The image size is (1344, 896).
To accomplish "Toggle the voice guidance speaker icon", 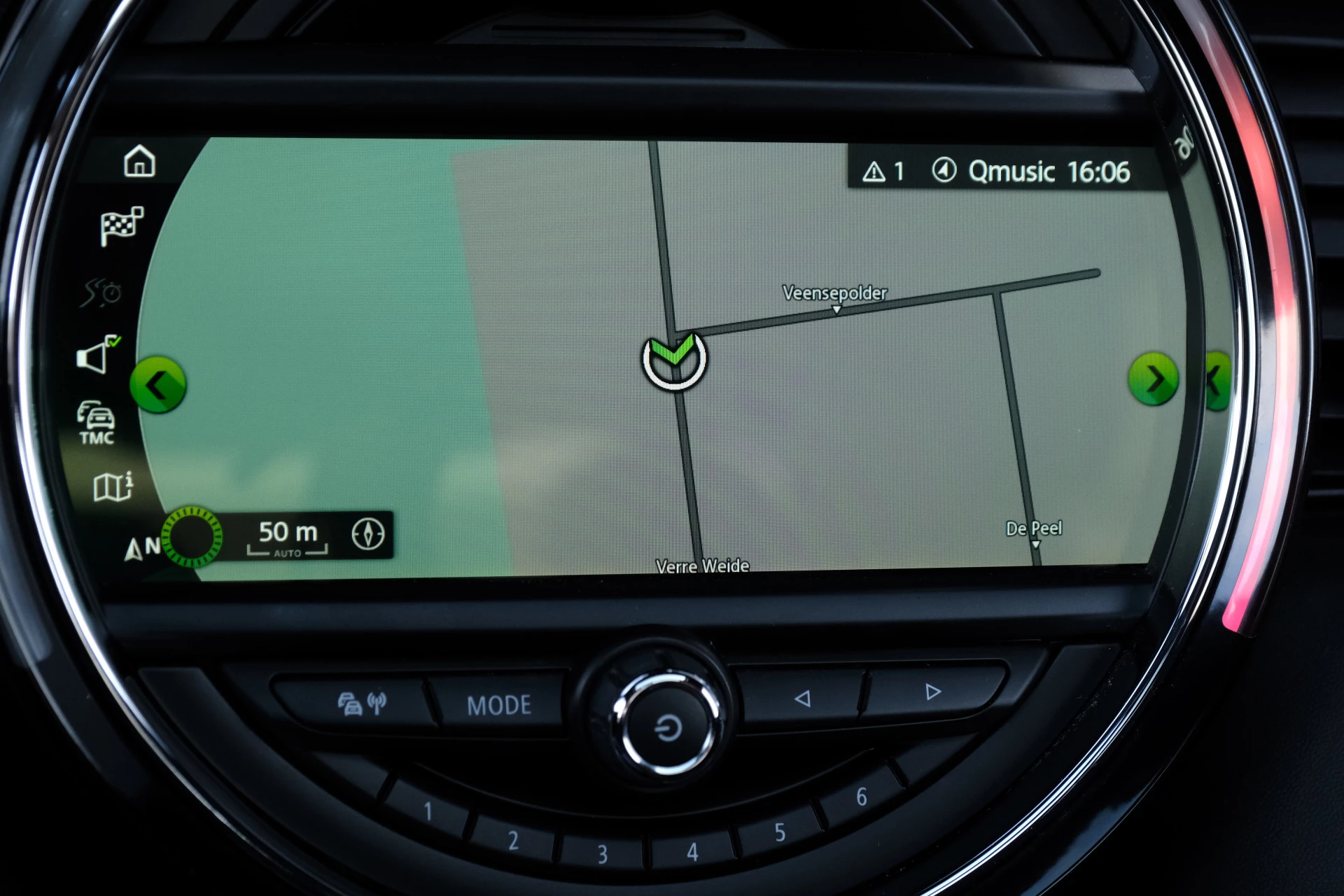I will click(x=97, y=355).
